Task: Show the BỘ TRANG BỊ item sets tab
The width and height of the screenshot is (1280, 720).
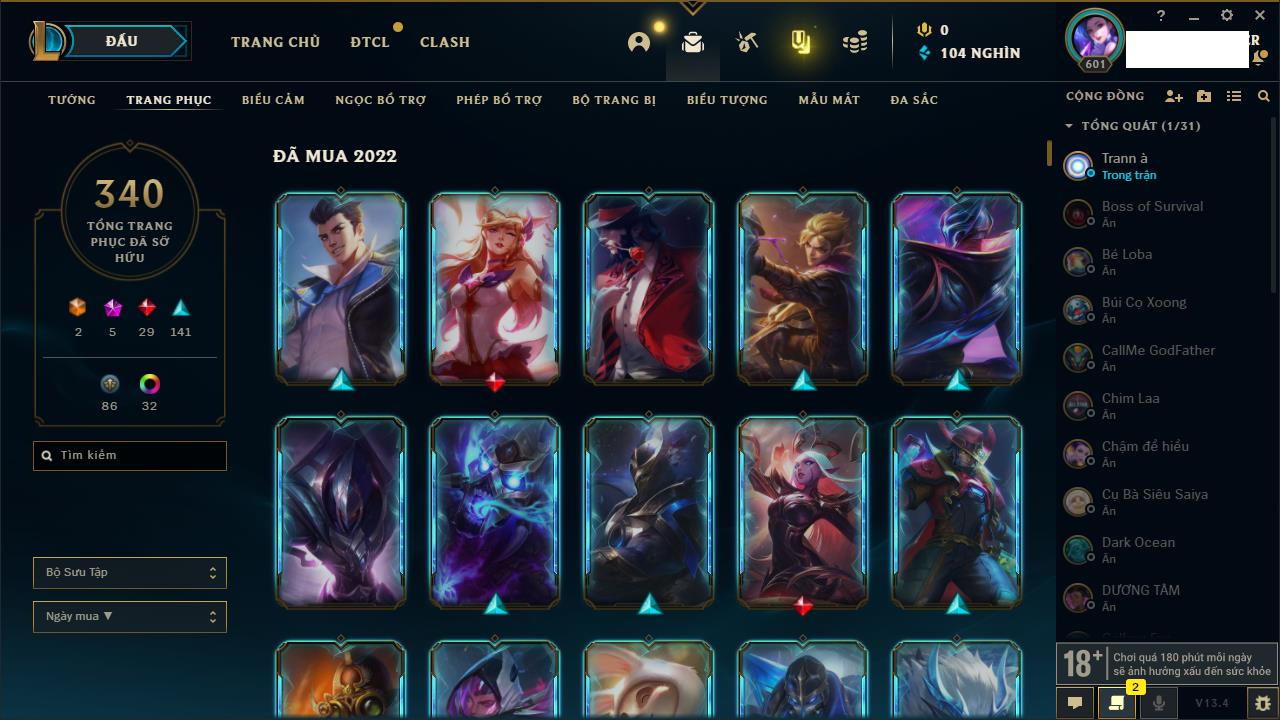Action: 614,100
